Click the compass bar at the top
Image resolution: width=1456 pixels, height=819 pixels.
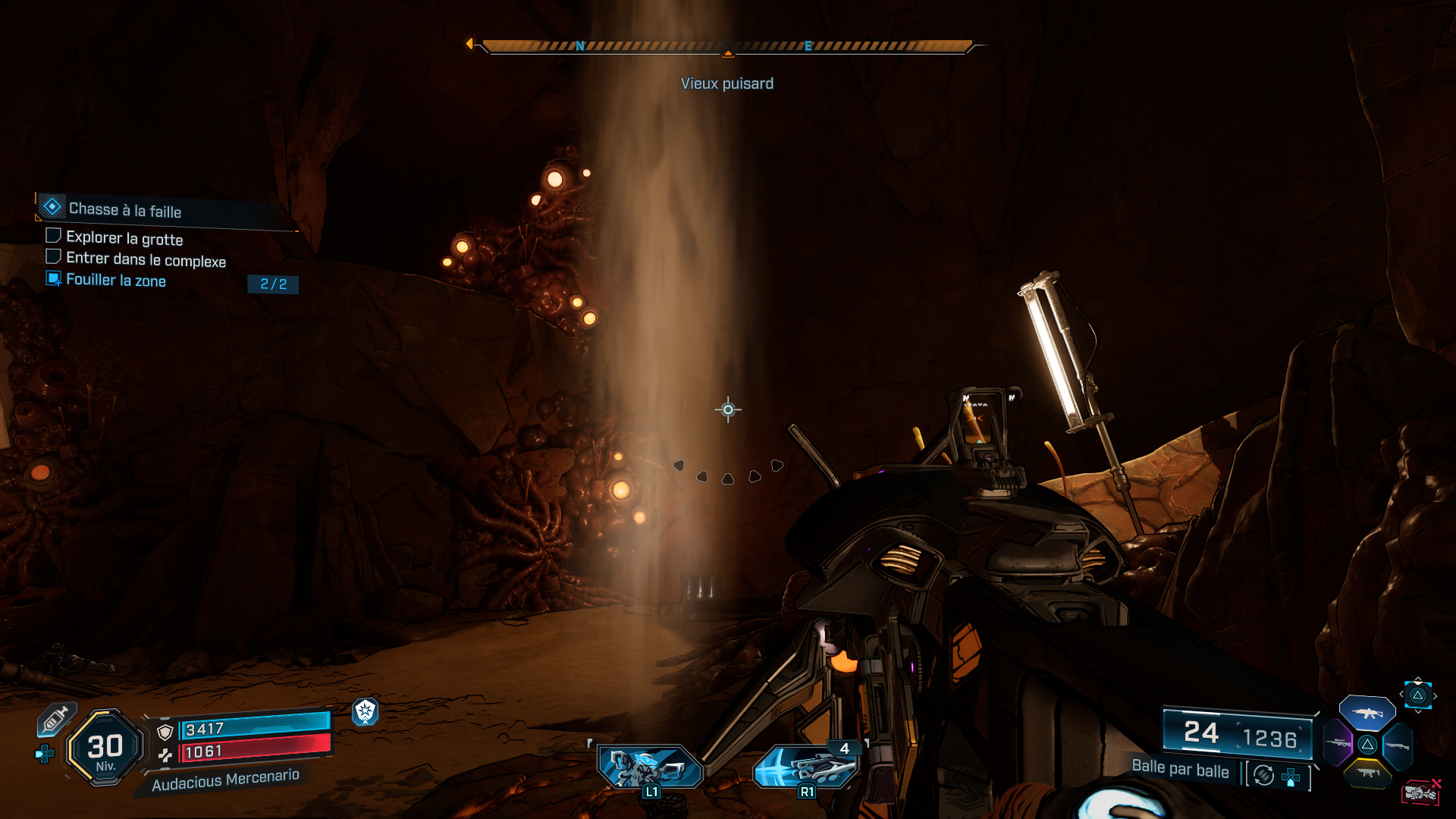pyautogui.click(x=726, y=47)
